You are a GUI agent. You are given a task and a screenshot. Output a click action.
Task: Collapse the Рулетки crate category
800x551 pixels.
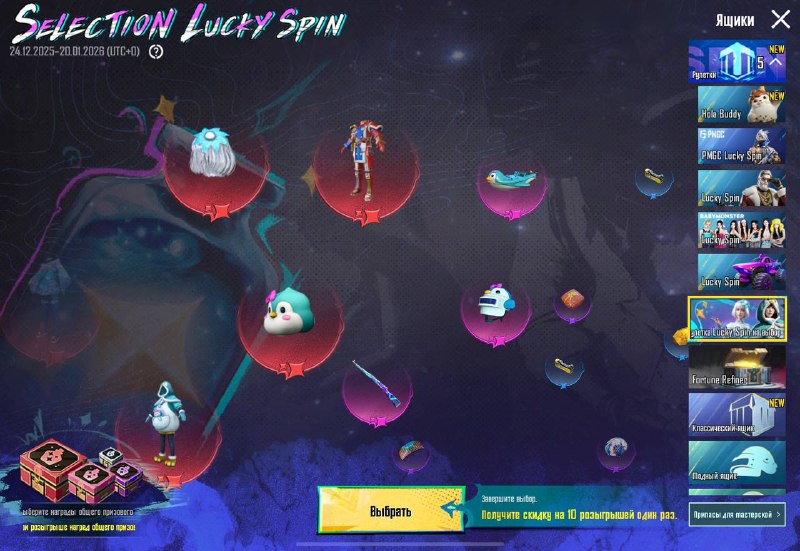click(x=775, y=62)
